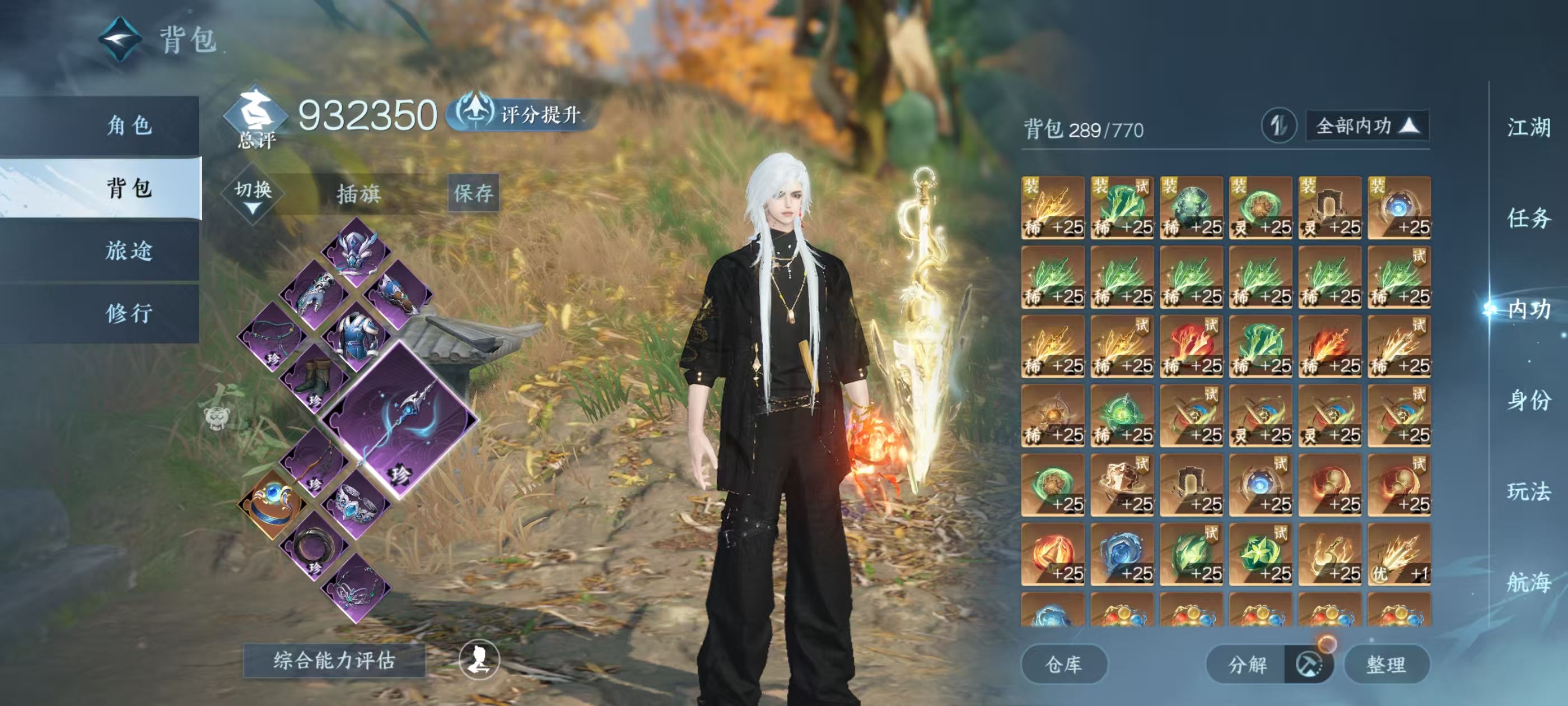Sort the bag with 整理
The width and height of the screenshot is (1568, 706).
click(1386, 664)
